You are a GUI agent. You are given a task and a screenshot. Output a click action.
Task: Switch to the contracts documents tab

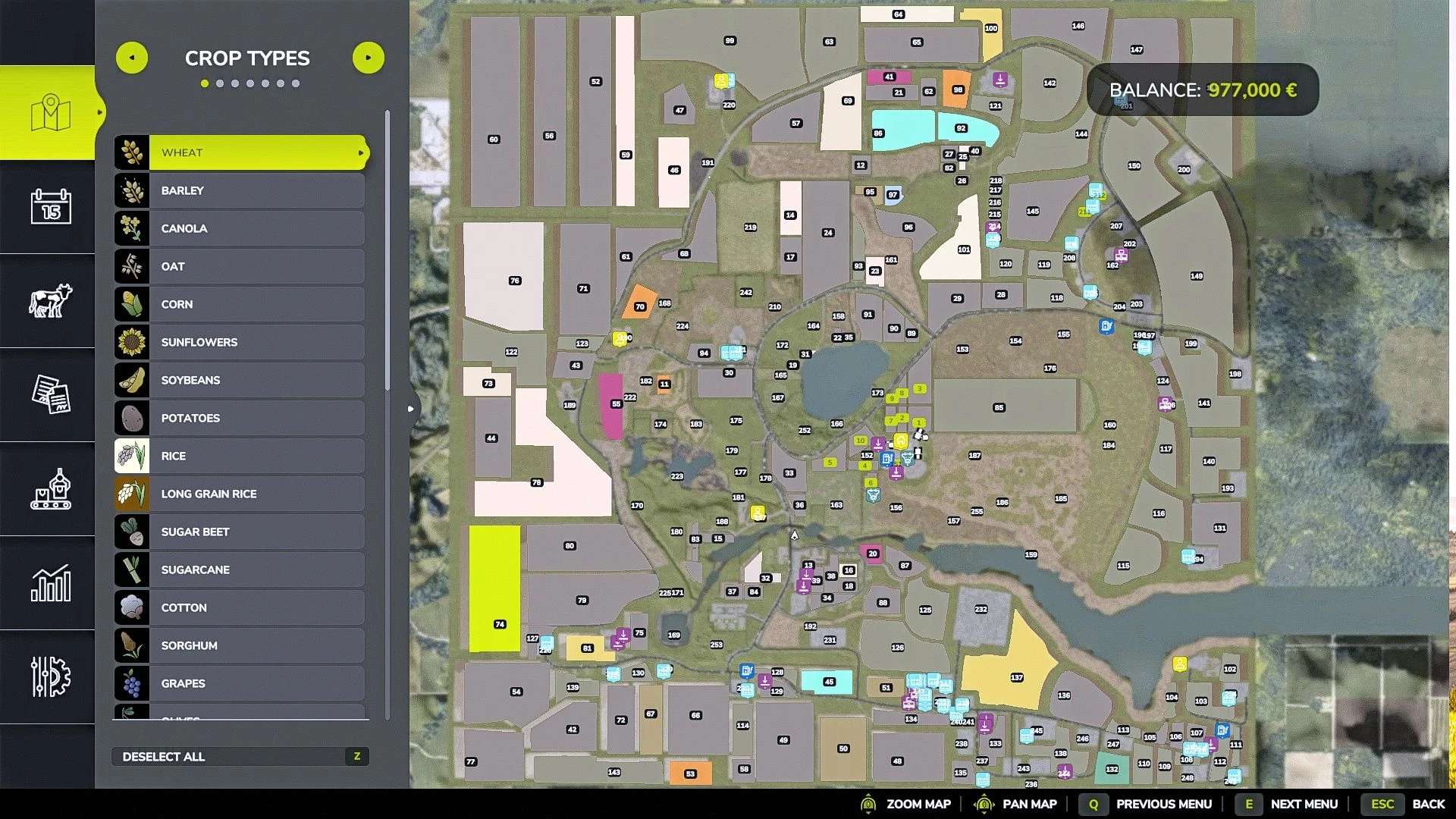(51, 394)
